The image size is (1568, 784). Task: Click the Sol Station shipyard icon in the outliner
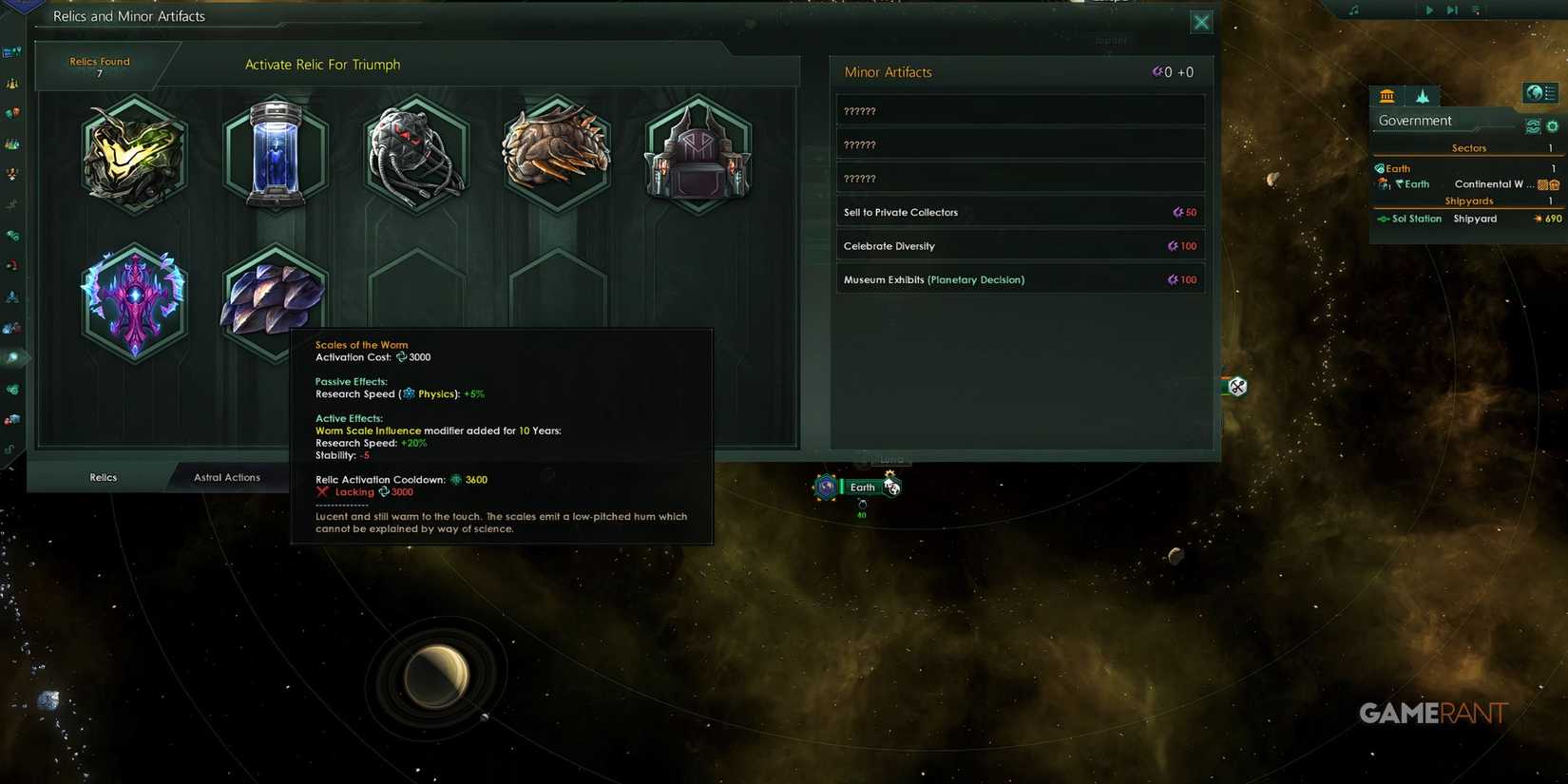tap(1384, 218)
